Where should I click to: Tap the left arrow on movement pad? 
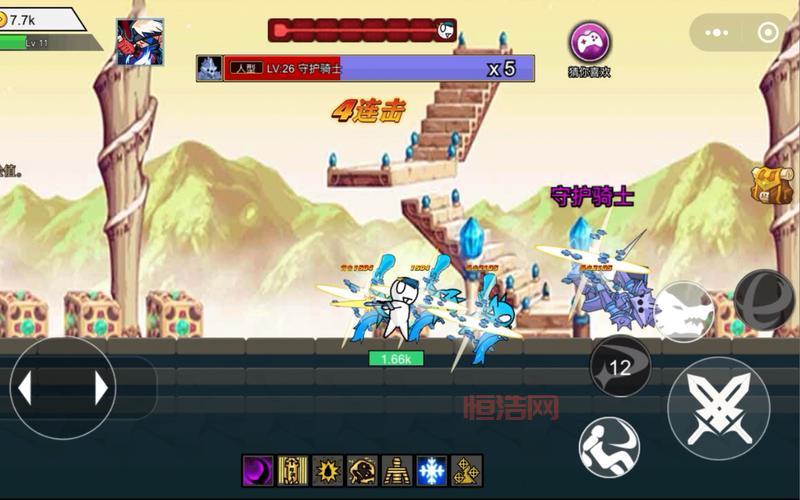(x=26, y=388)
